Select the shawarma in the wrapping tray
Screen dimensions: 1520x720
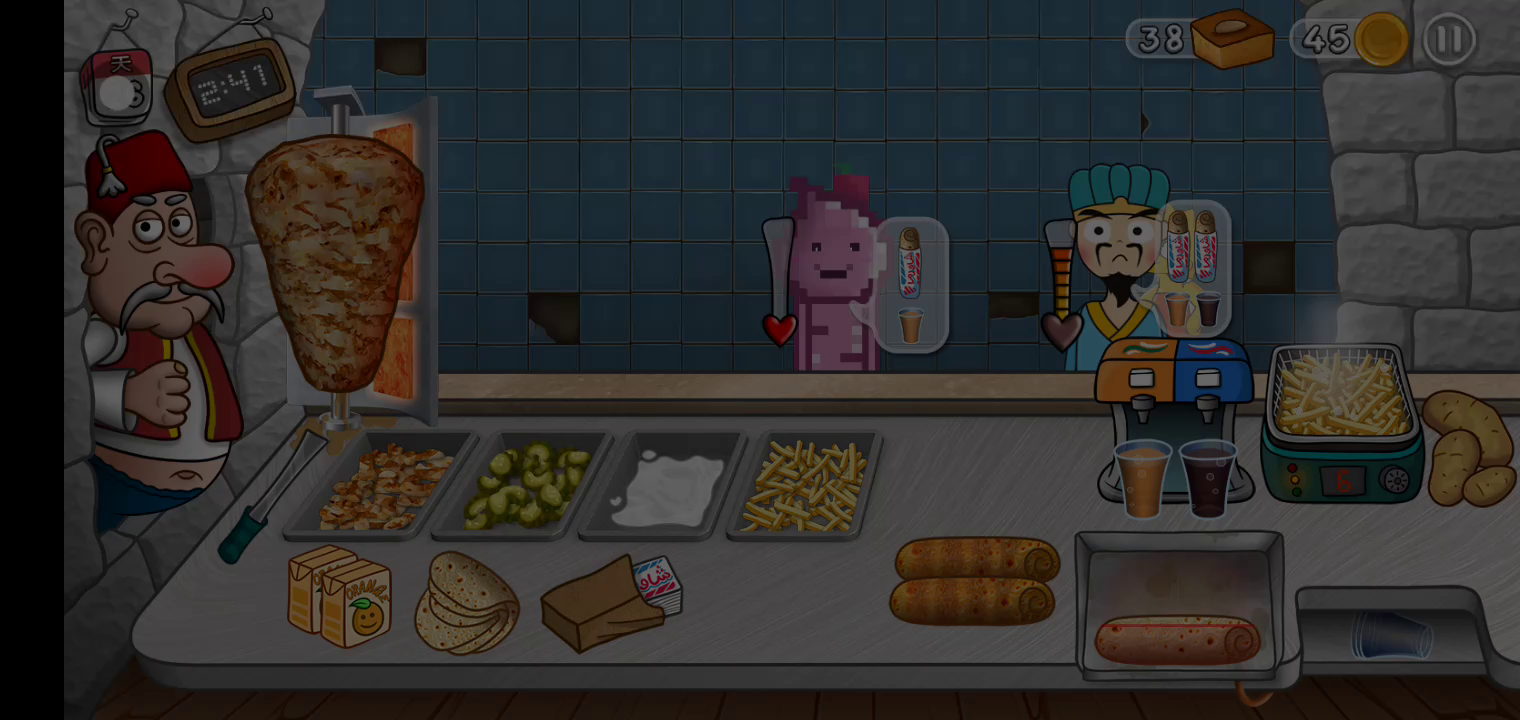click(x=1178, y=638)
